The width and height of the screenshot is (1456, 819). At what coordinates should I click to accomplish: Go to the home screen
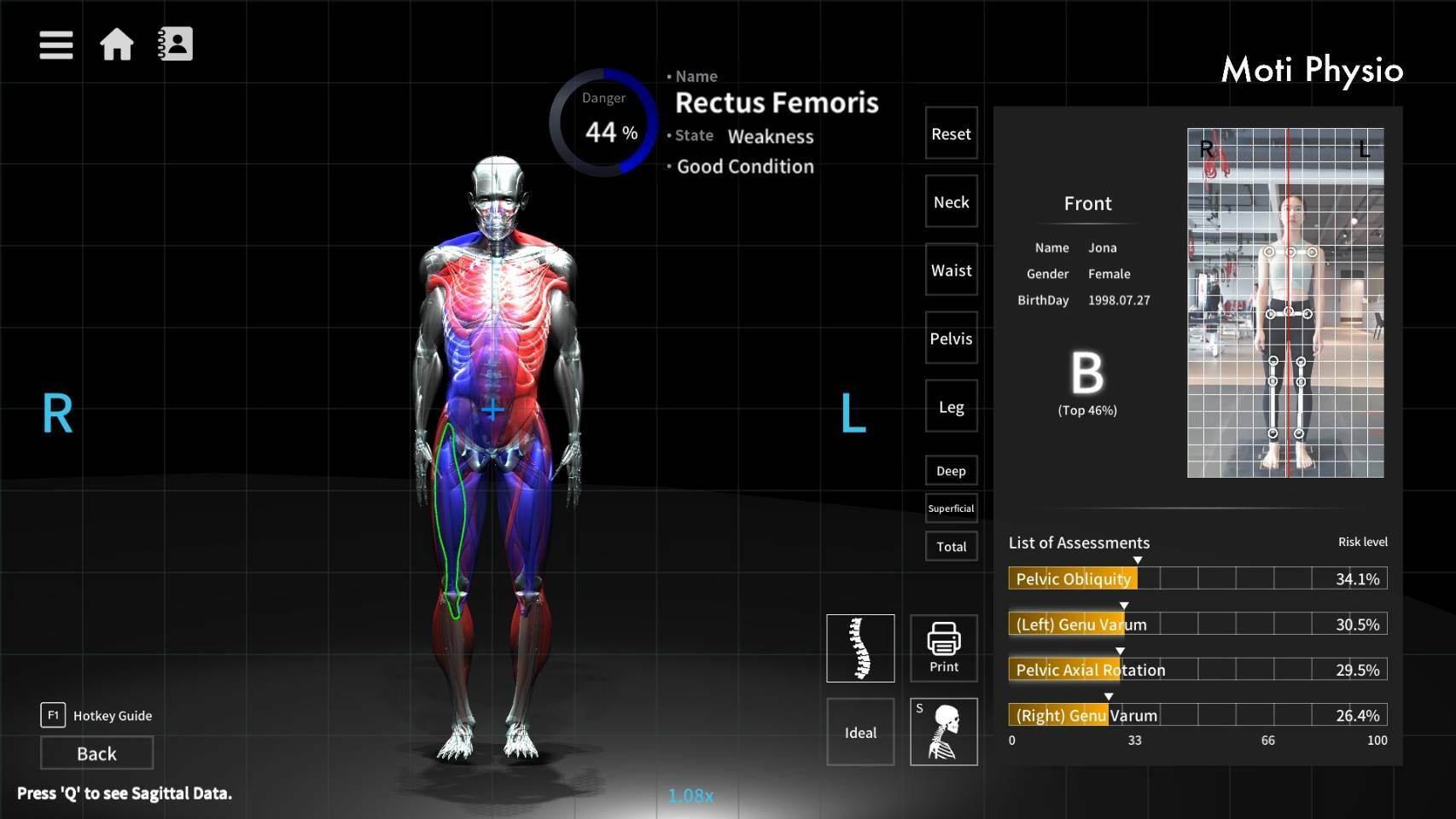[x=117, y=44]
